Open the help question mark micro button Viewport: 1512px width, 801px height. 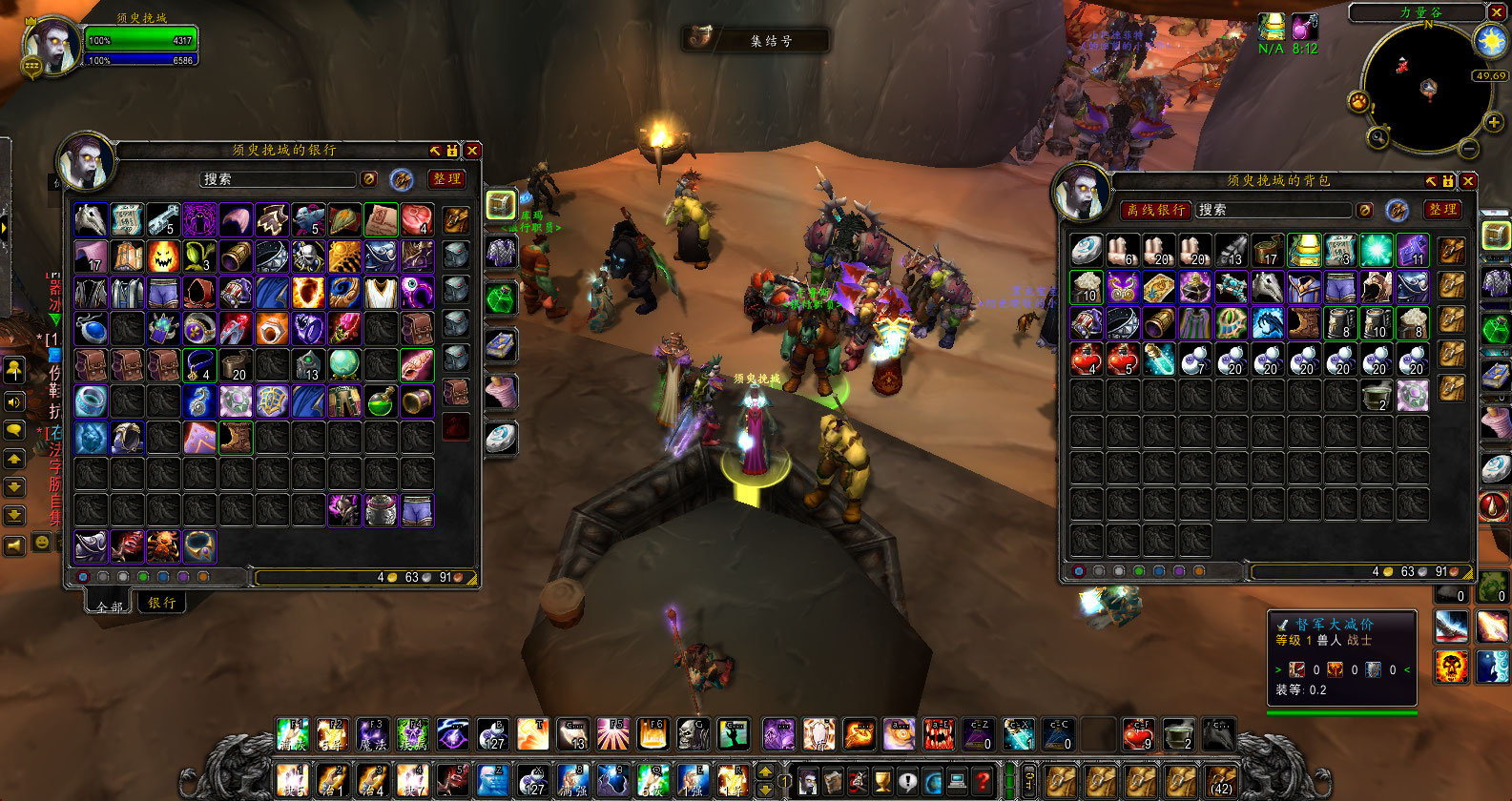[x=982, y=781]
